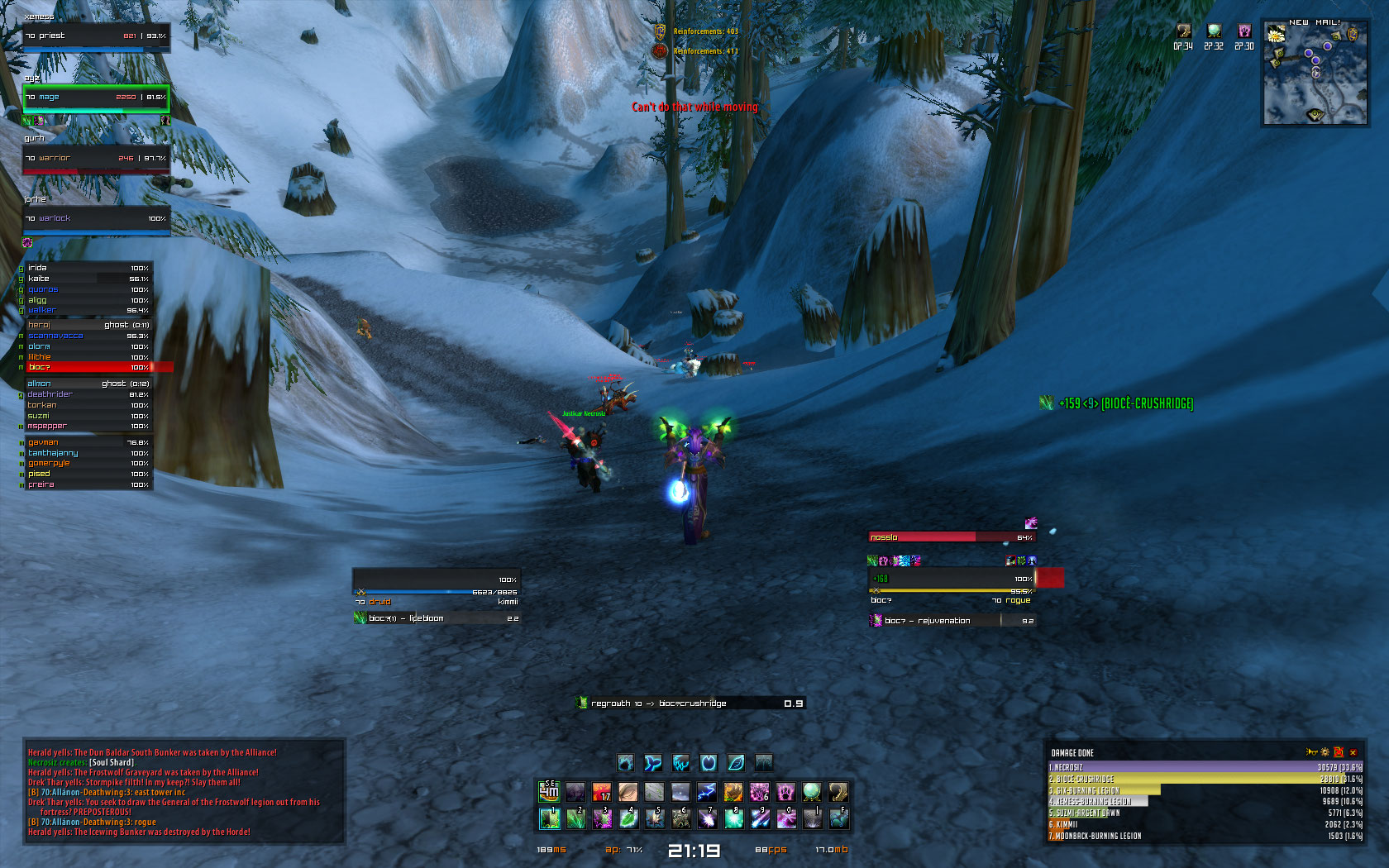Click the daisy flower tracking icon
The width and height of the screenshot is (1389, 868).
coord(1276,35)
